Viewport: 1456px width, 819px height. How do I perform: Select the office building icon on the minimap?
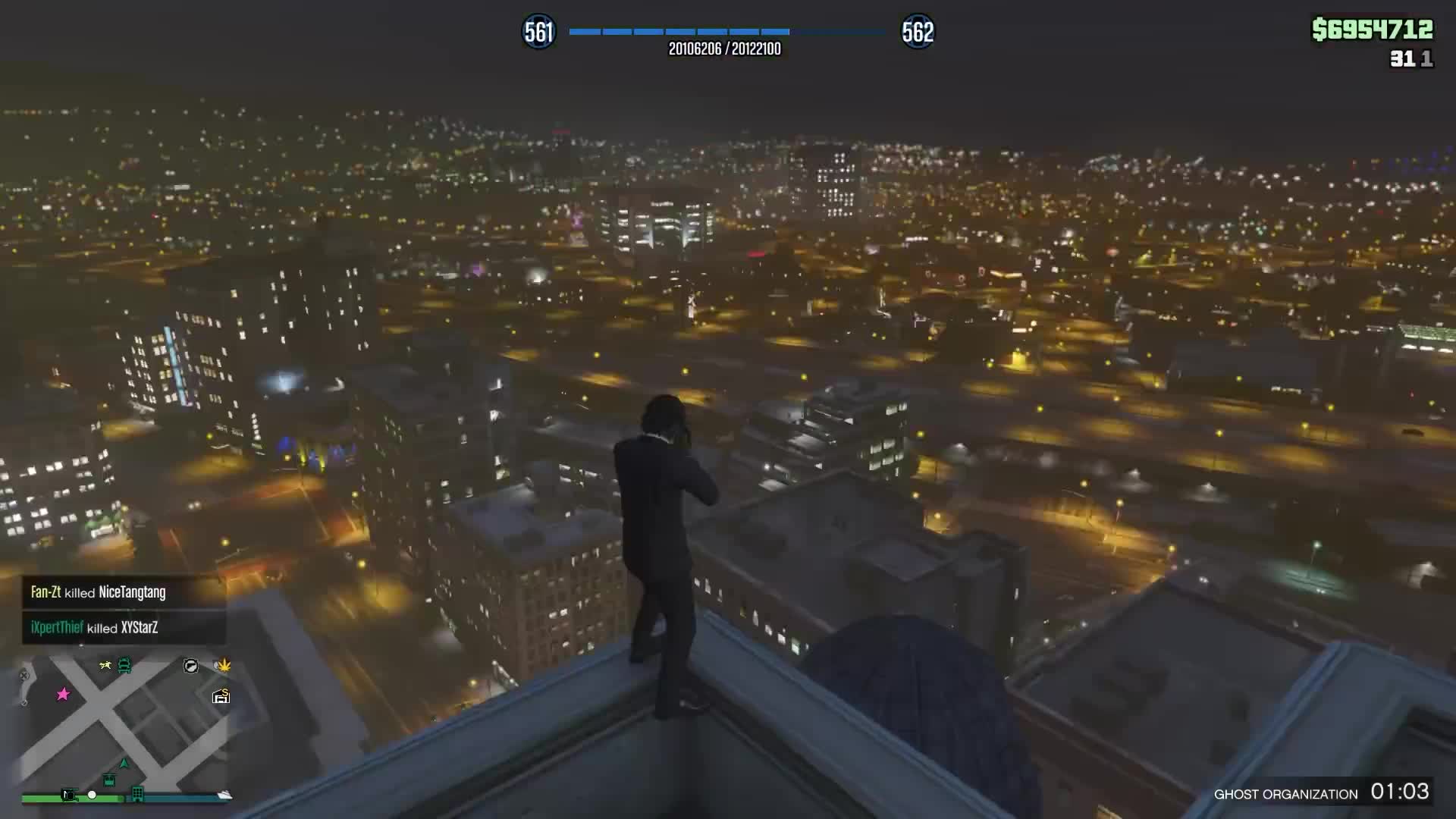point(137,794)
